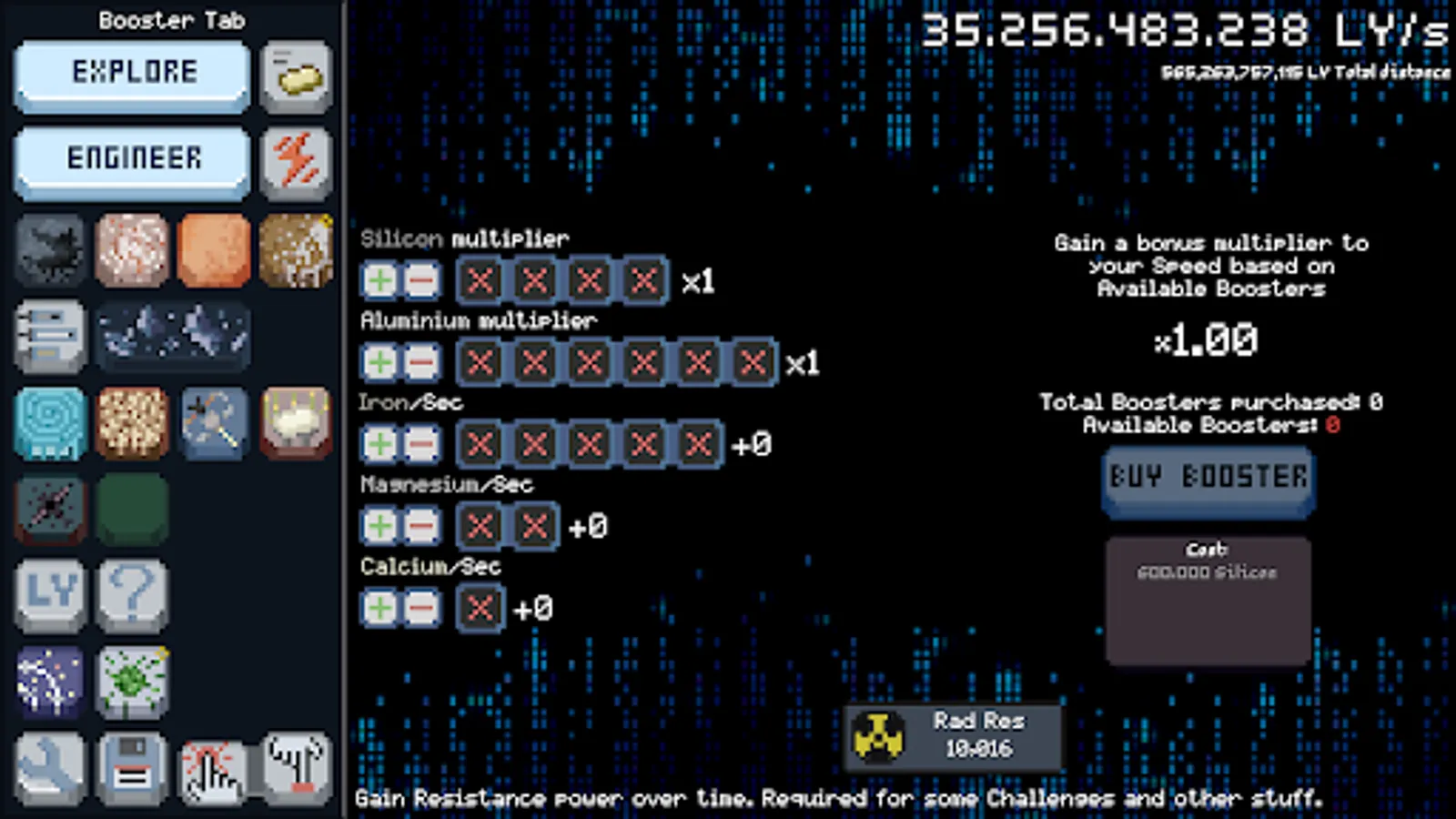Click the white cloud resource thumbnail
The height and width of the screenshot is (819, 1456).
click(x=296, y=423)
